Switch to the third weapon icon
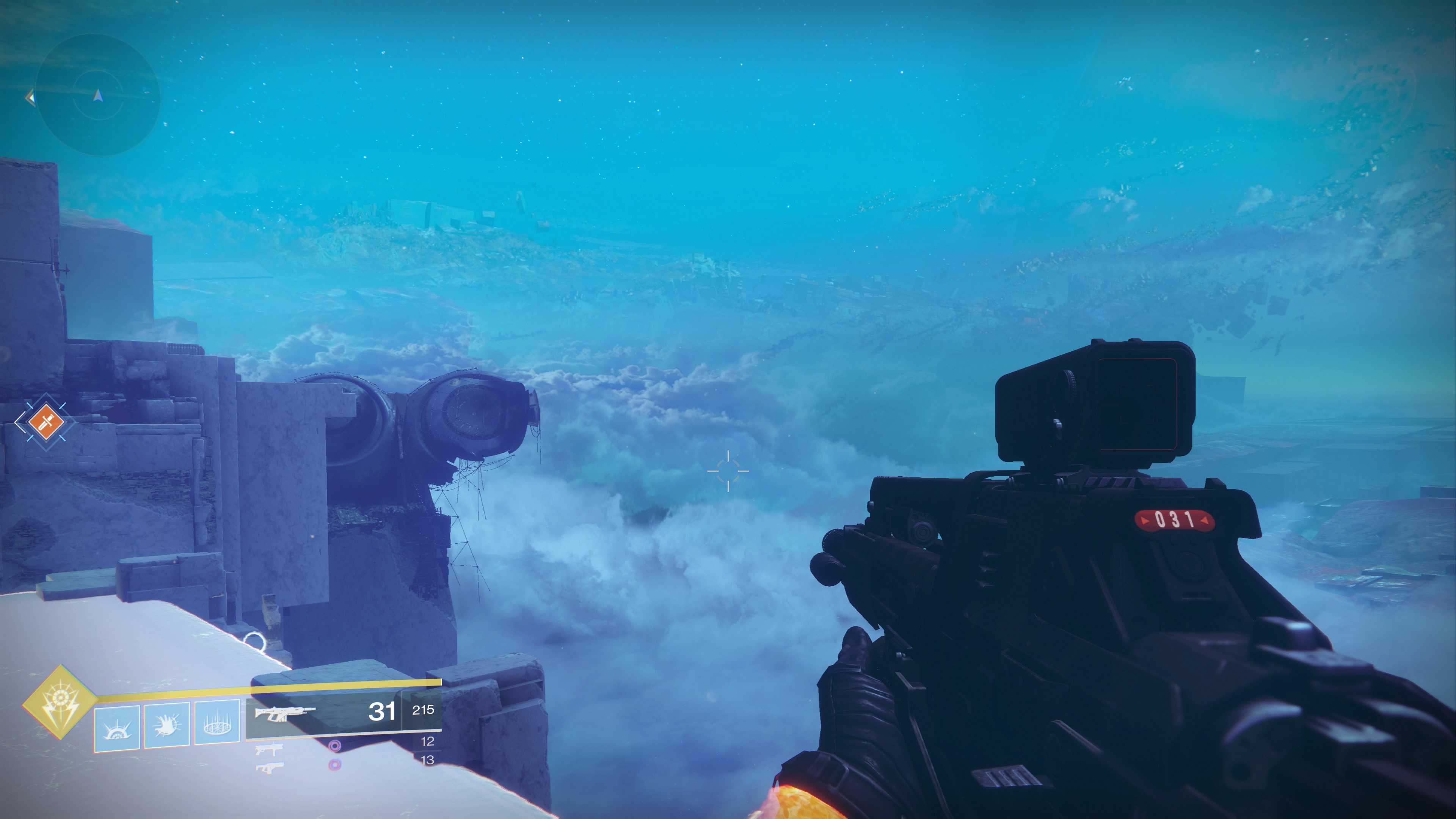This screenshot has height=819, width=1456. click(x=269, y=768)
